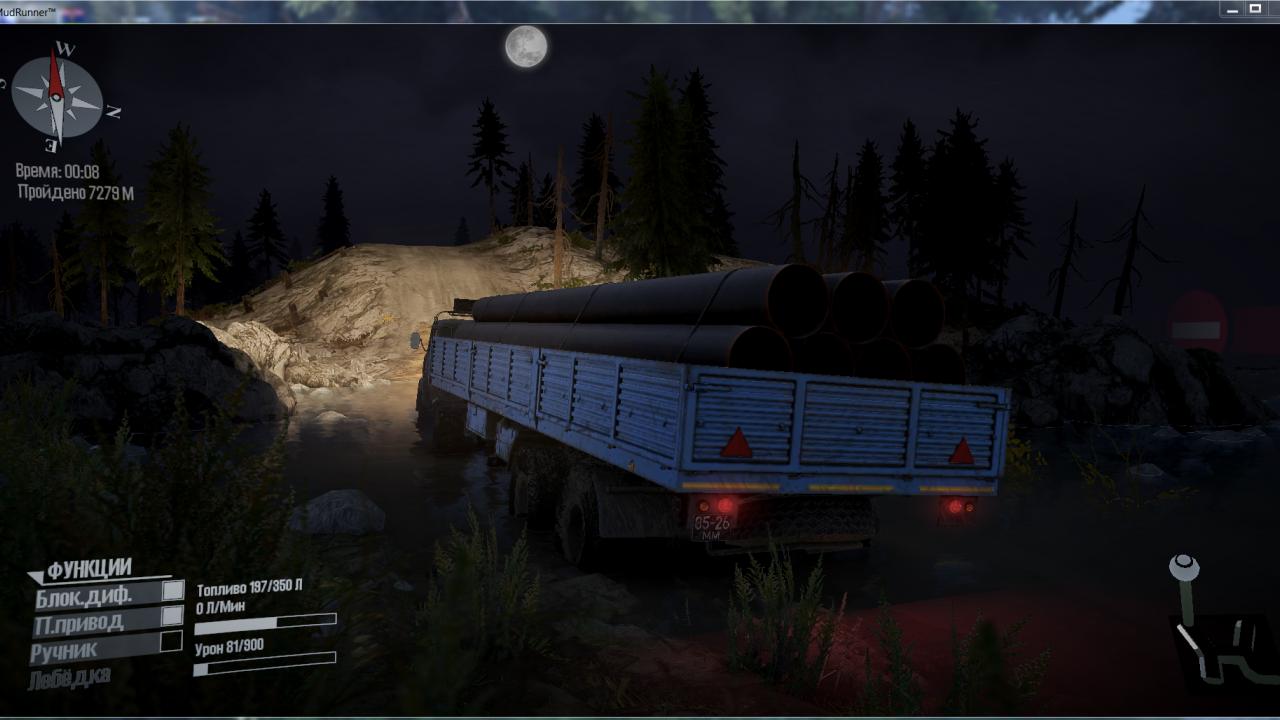
Task: Minimize the MudRunner window
Action: click(x=1231, y=9)
